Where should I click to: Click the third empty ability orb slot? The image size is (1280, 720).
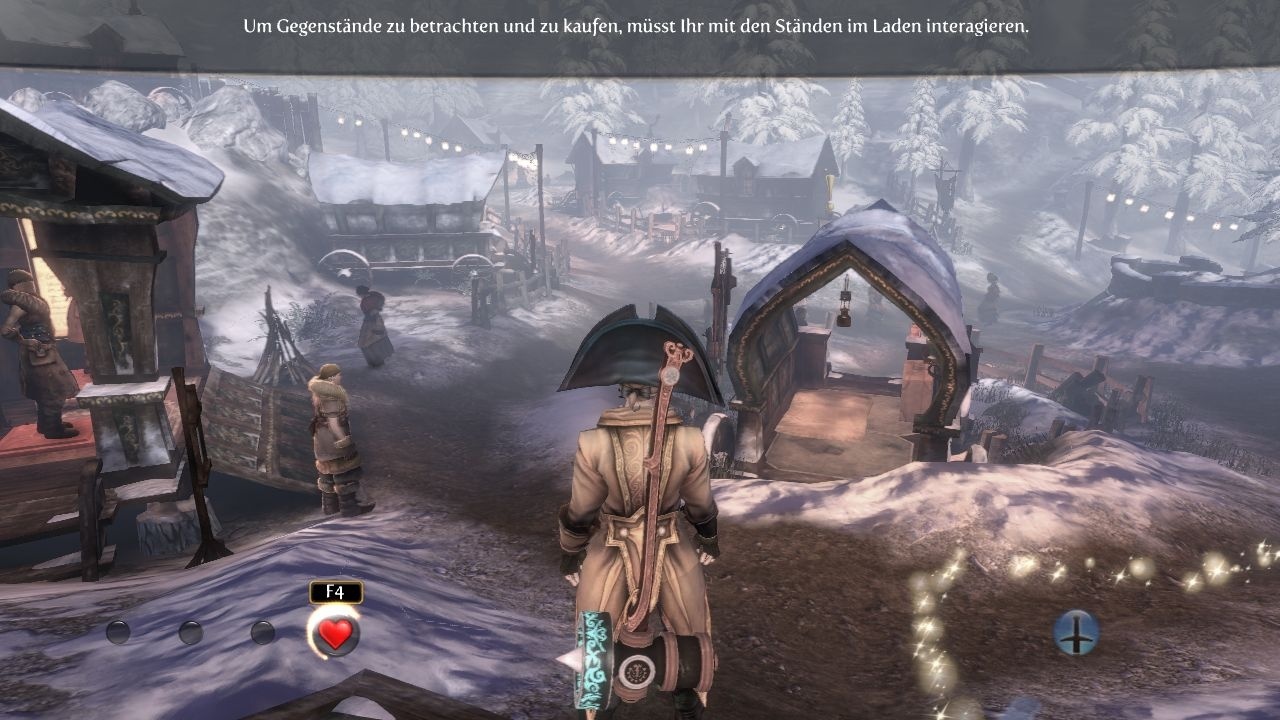(262, 633)
